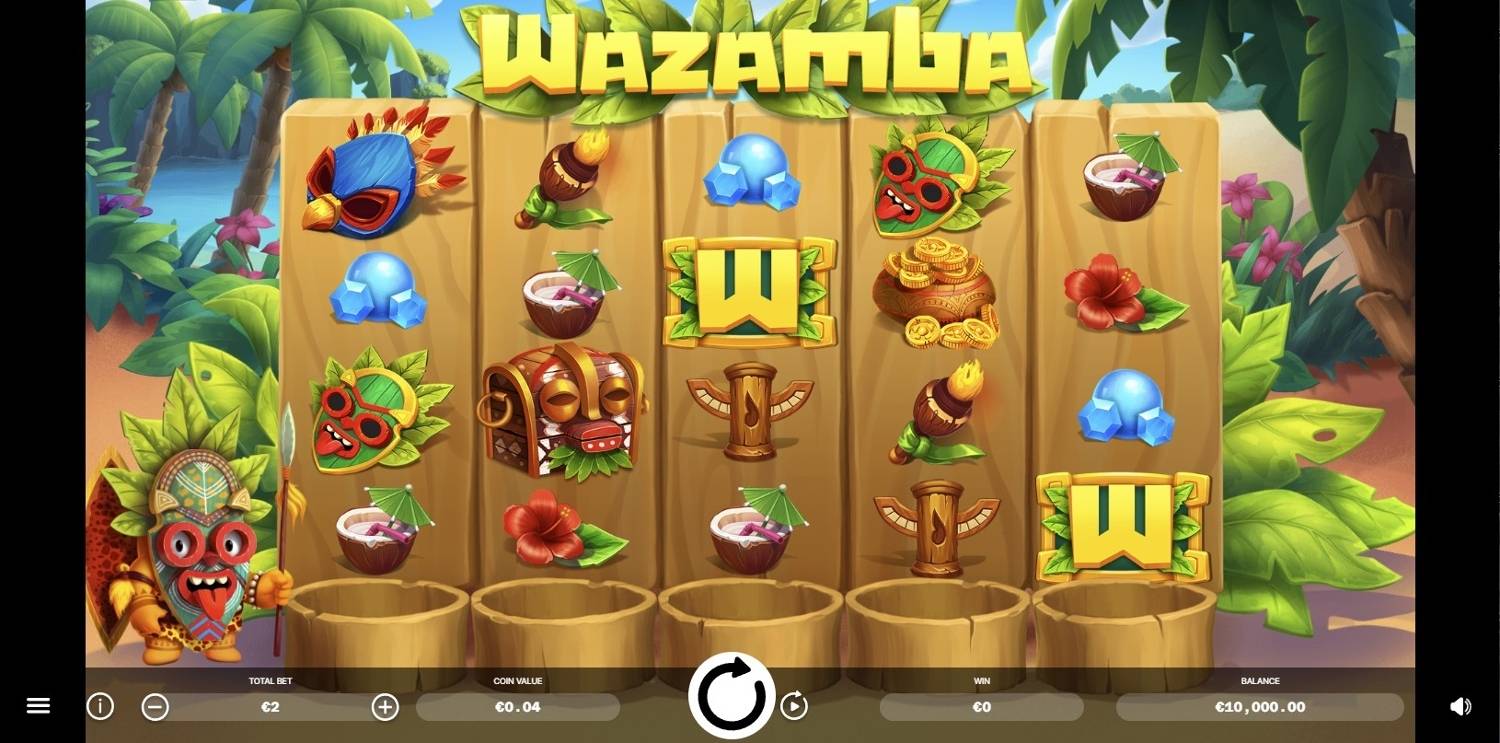
Task: Open the game menu
Action: [x=38, y=706]
